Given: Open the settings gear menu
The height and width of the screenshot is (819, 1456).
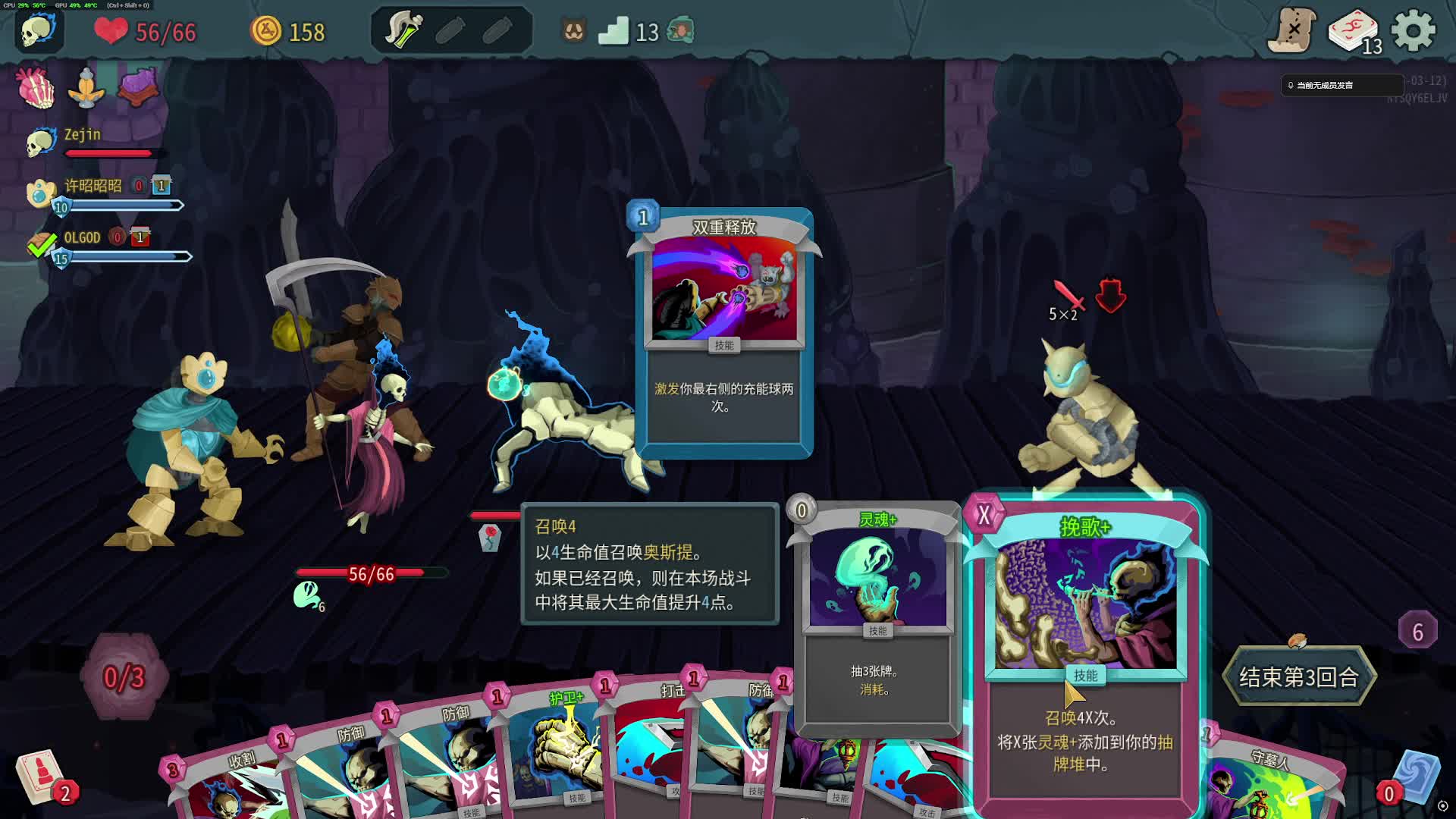Looking at the screenshot, I should [x=1413, y=31].
